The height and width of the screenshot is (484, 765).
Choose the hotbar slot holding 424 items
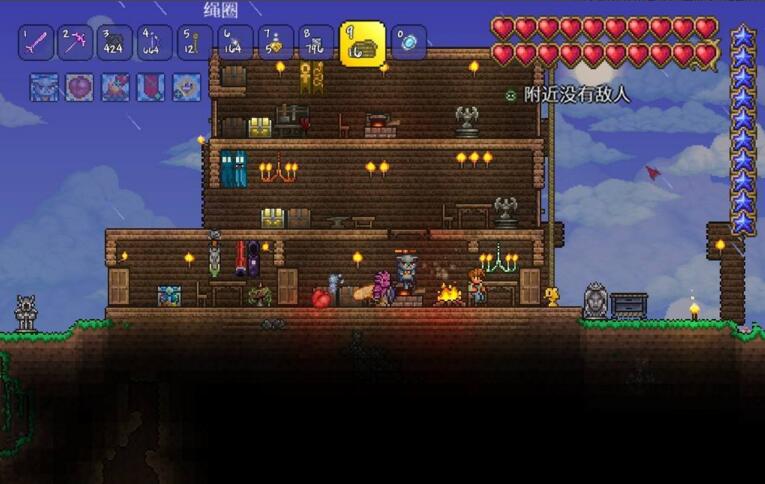tap(115, 43)
